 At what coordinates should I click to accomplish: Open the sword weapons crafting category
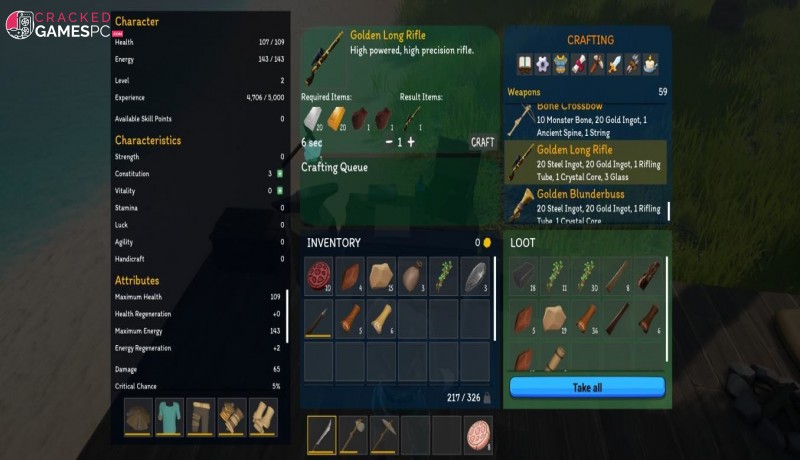point(613,64)
